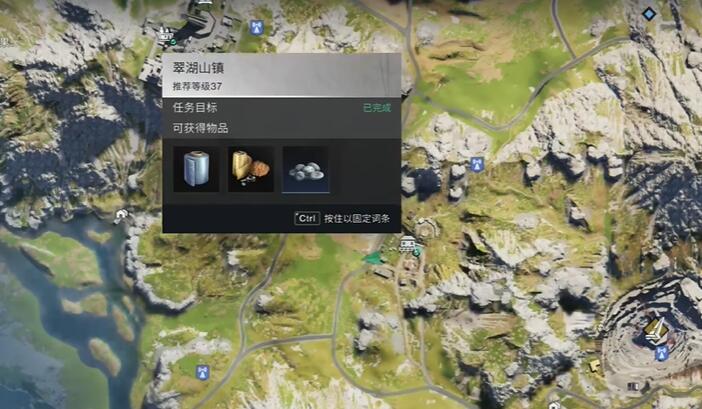This screenshot has height=409, width=702.
Task: Click the golden jar and grain reward
Action: coord(250,168)
